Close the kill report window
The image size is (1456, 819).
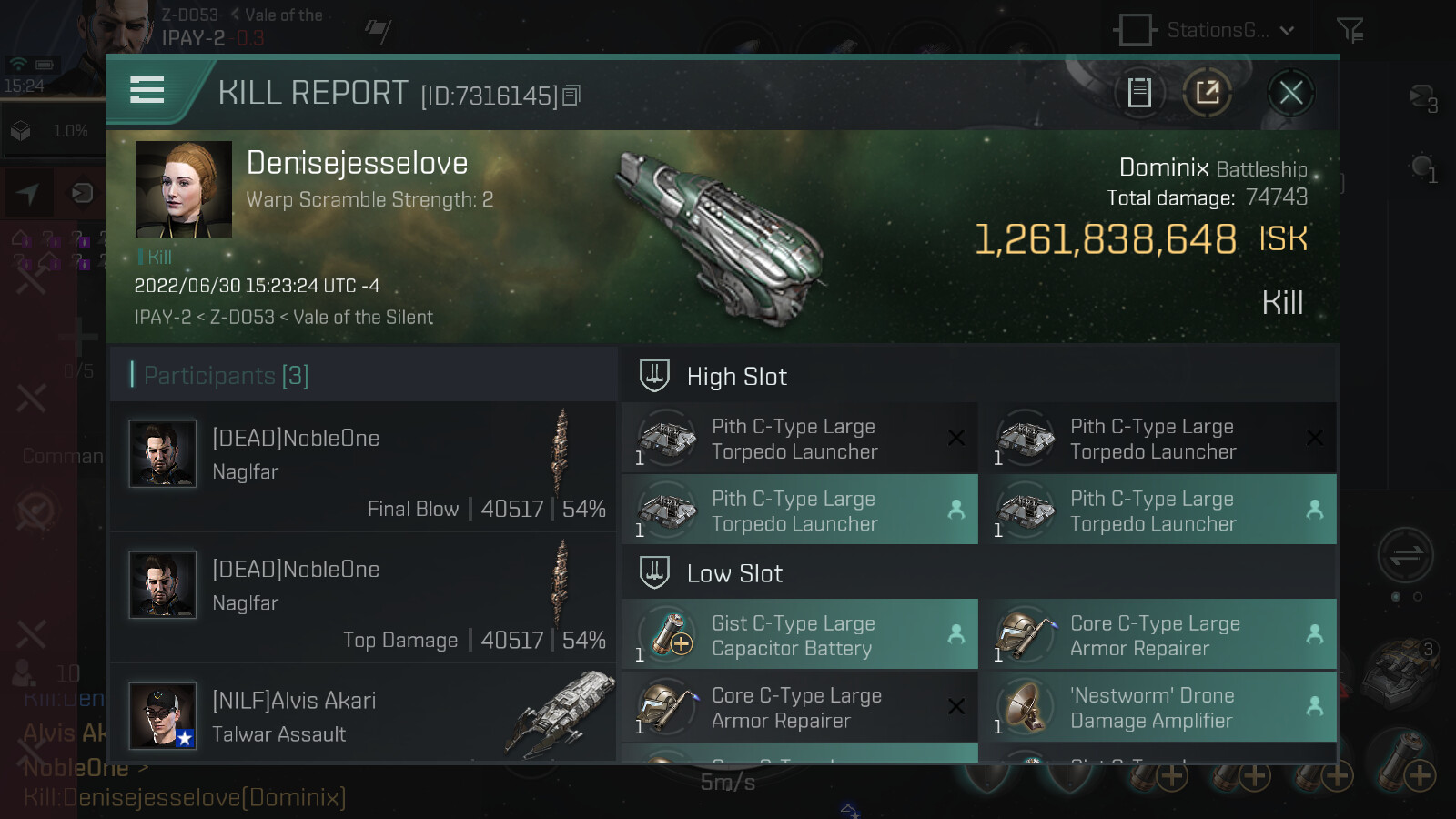pyautogui.click(x=1290, y=93)
